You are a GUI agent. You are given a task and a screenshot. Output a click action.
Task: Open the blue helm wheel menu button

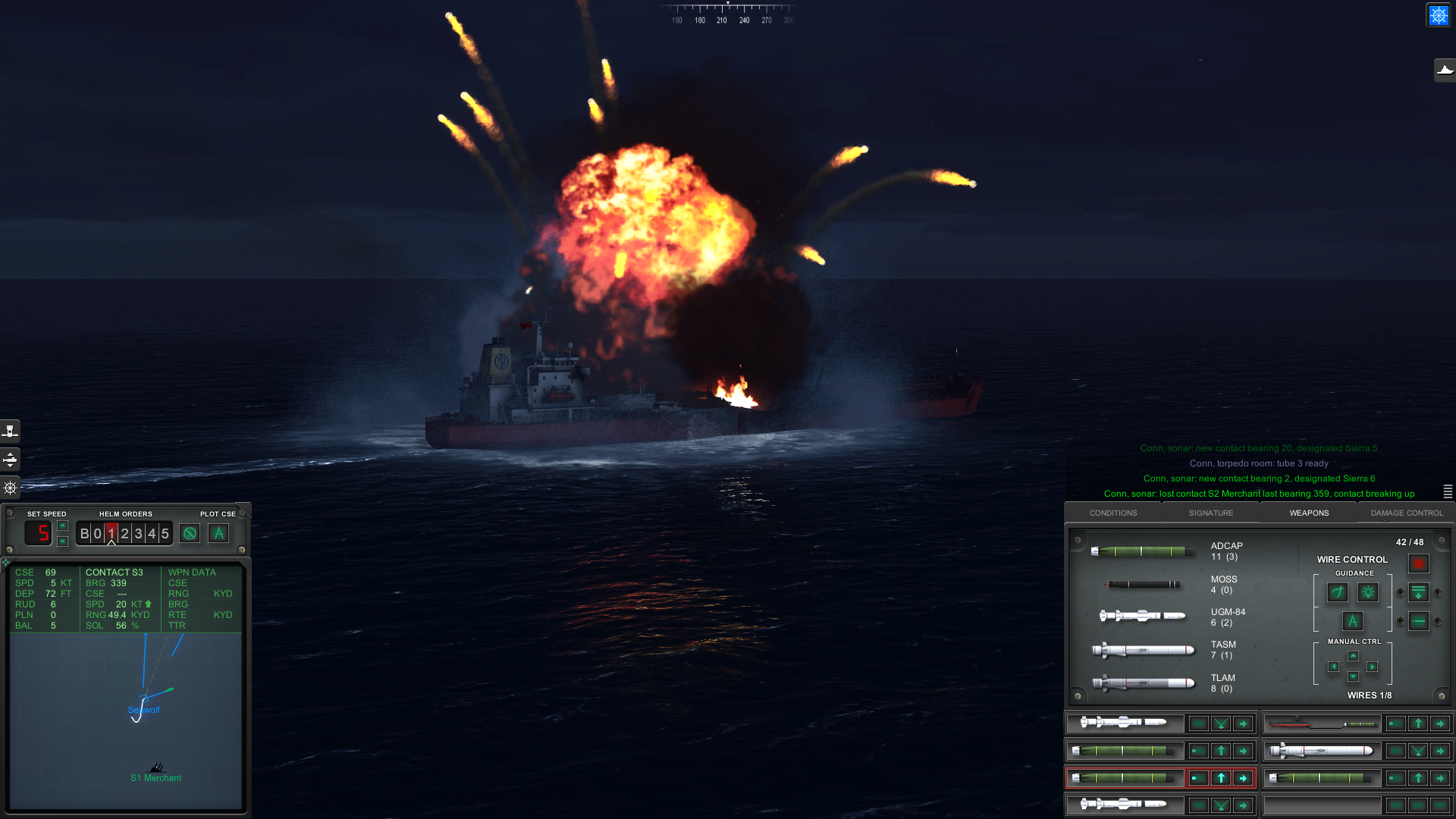pyautogui.click(x=1438, y=15)
